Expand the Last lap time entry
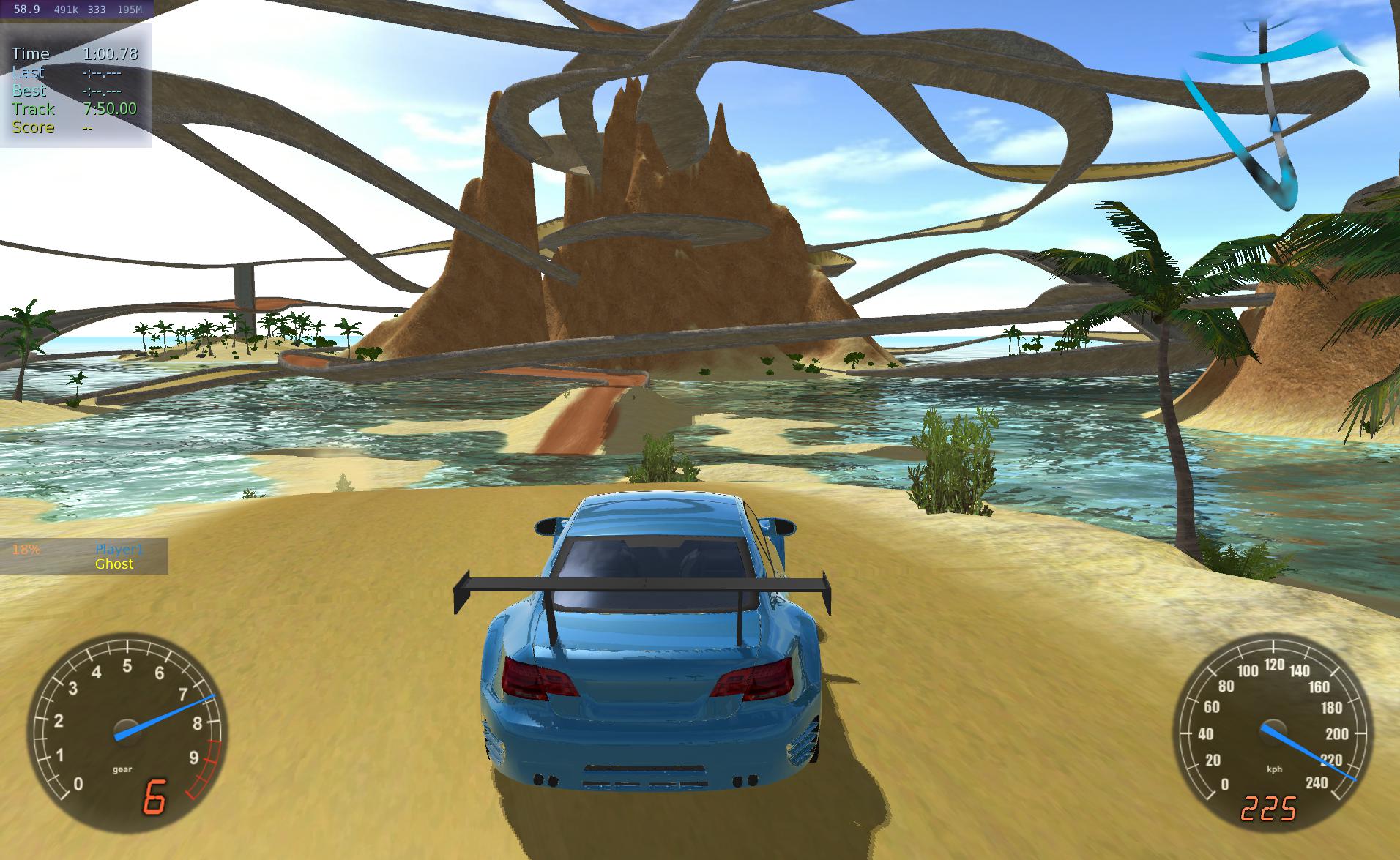Screen dimensions: 1400x860 28,72
